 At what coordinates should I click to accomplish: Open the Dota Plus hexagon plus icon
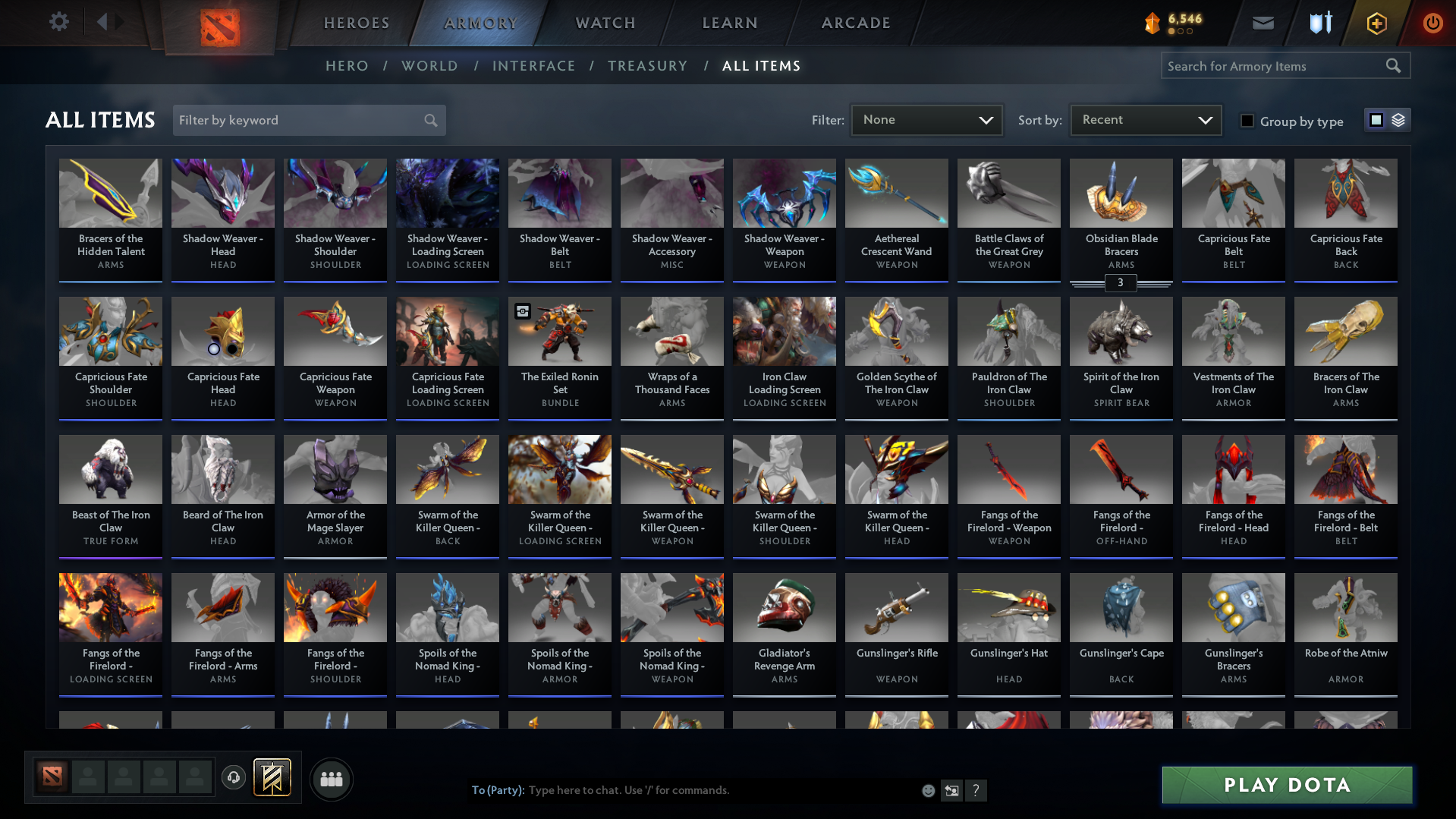click(x=1376, y=23)
